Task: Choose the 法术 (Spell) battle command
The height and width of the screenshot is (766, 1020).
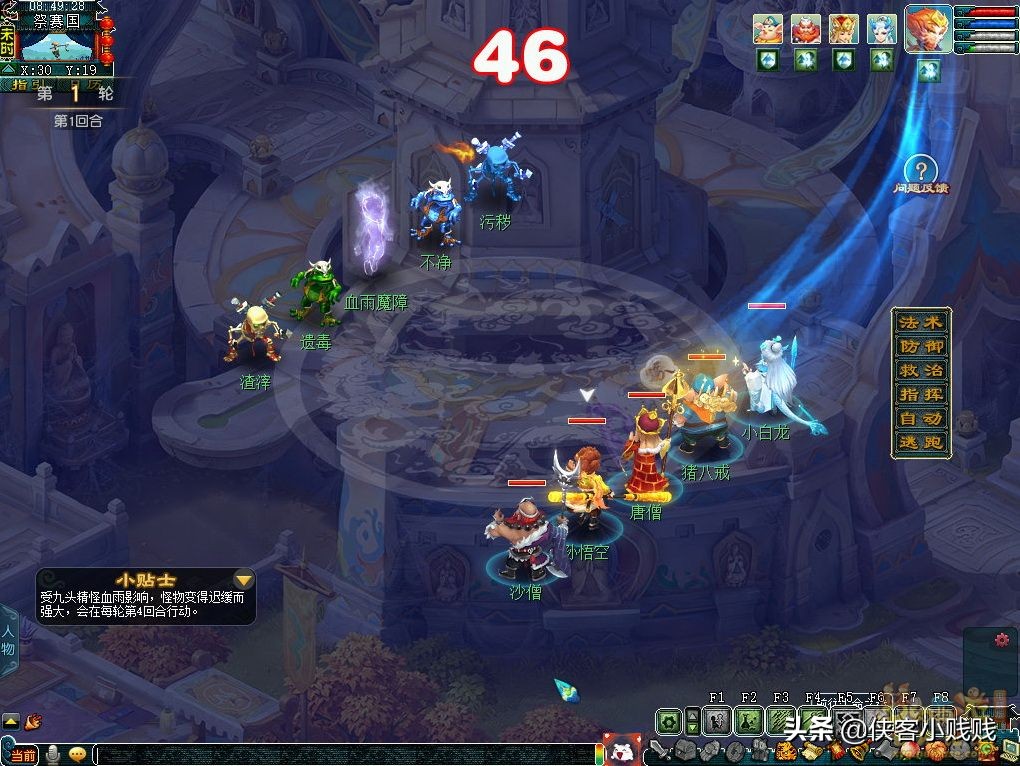Action: click(920, 323)
